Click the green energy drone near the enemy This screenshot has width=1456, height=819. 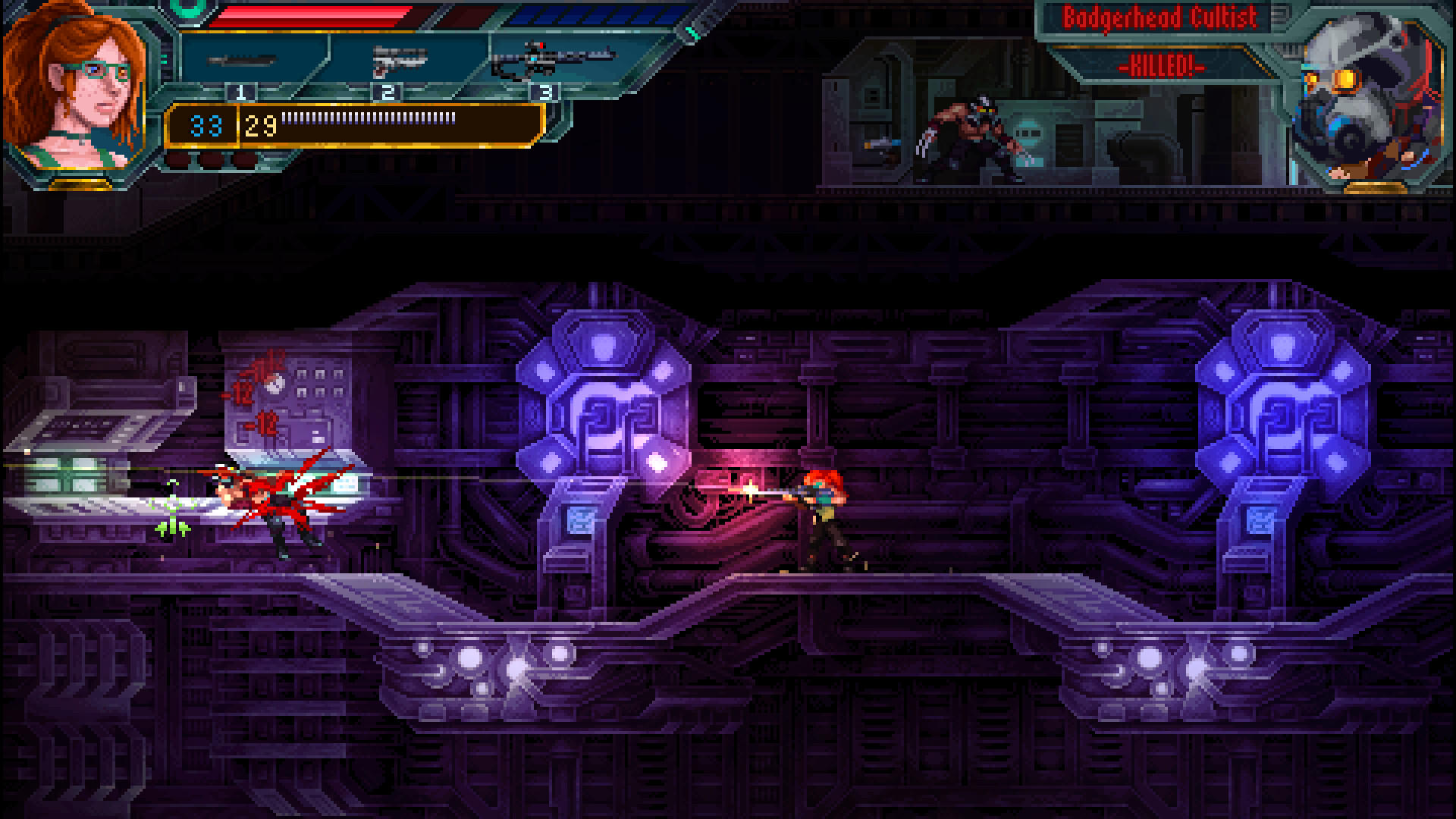pyautogui.click(x=173, y=508)
